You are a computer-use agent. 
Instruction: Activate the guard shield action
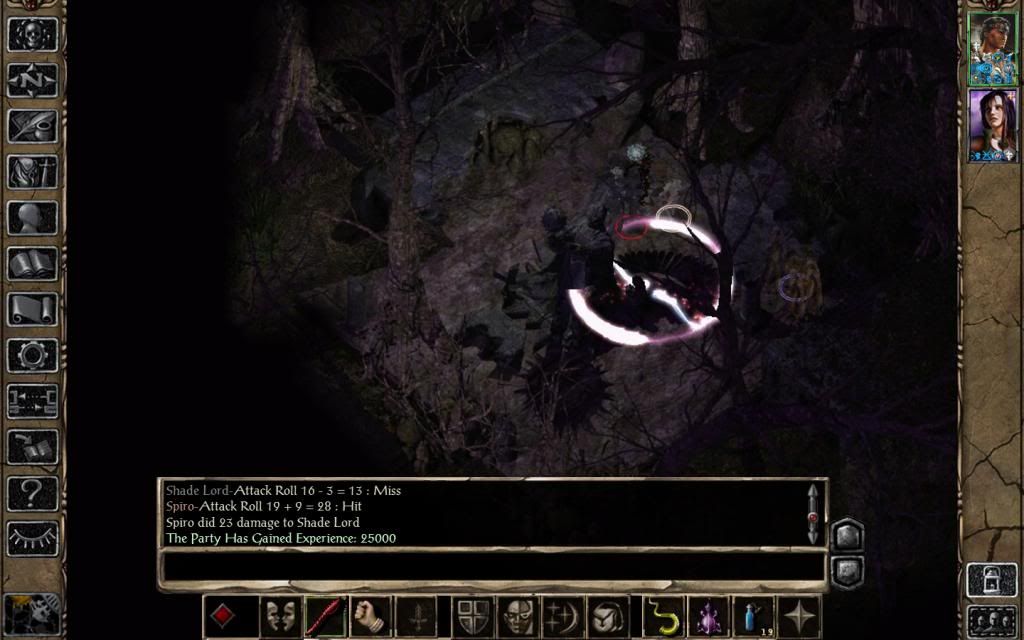[471, 615]
